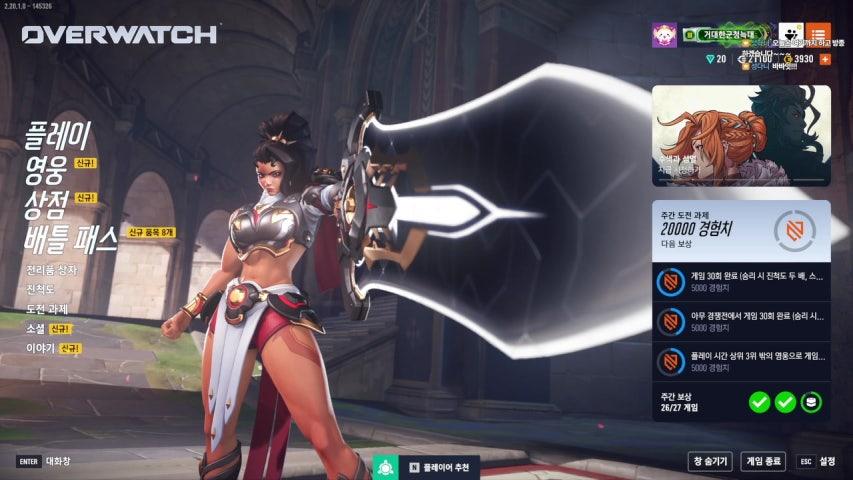Click 창 숨기기 (Hide Window) button

point(709,461)
